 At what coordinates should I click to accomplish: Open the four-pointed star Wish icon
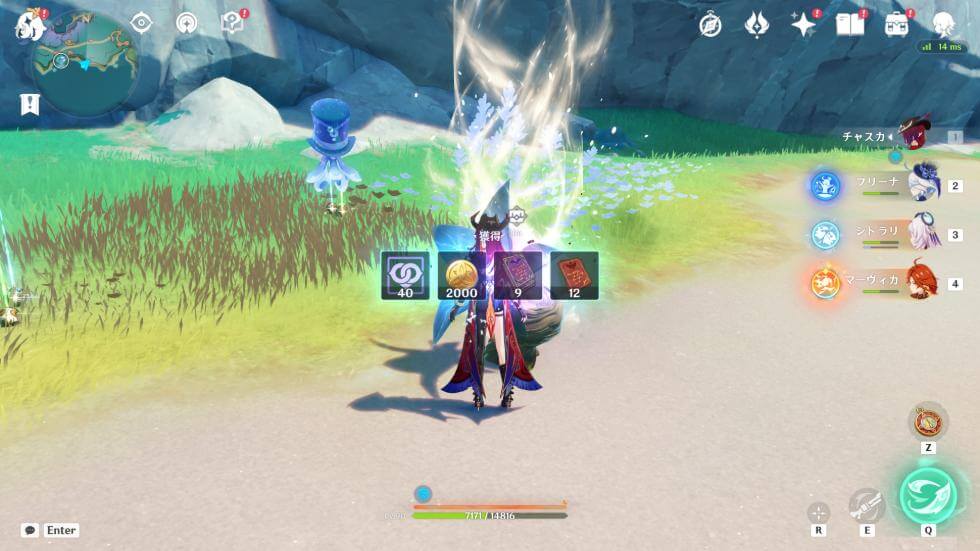coord(803,25)
